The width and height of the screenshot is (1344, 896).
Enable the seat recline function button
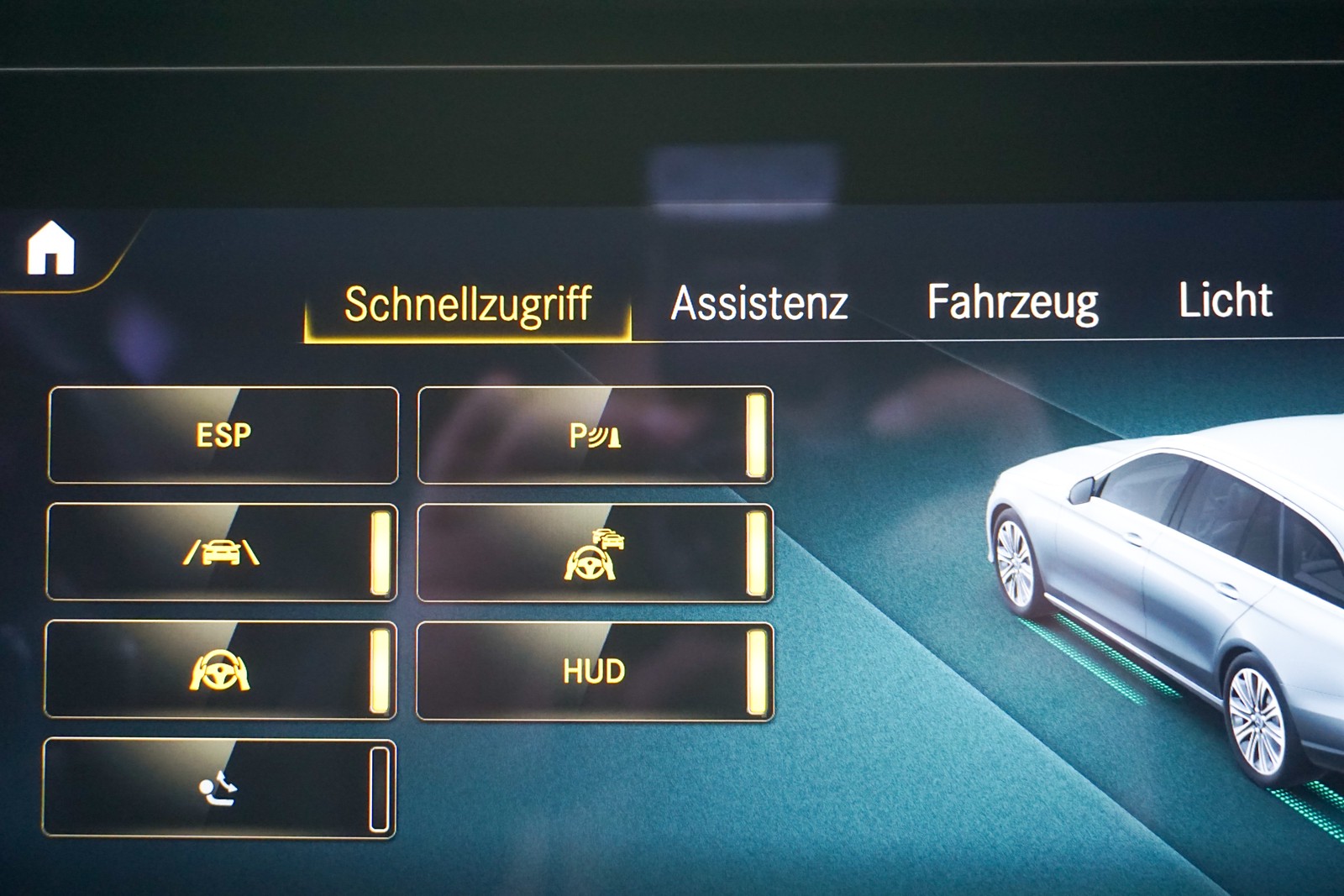coord(218,788)
